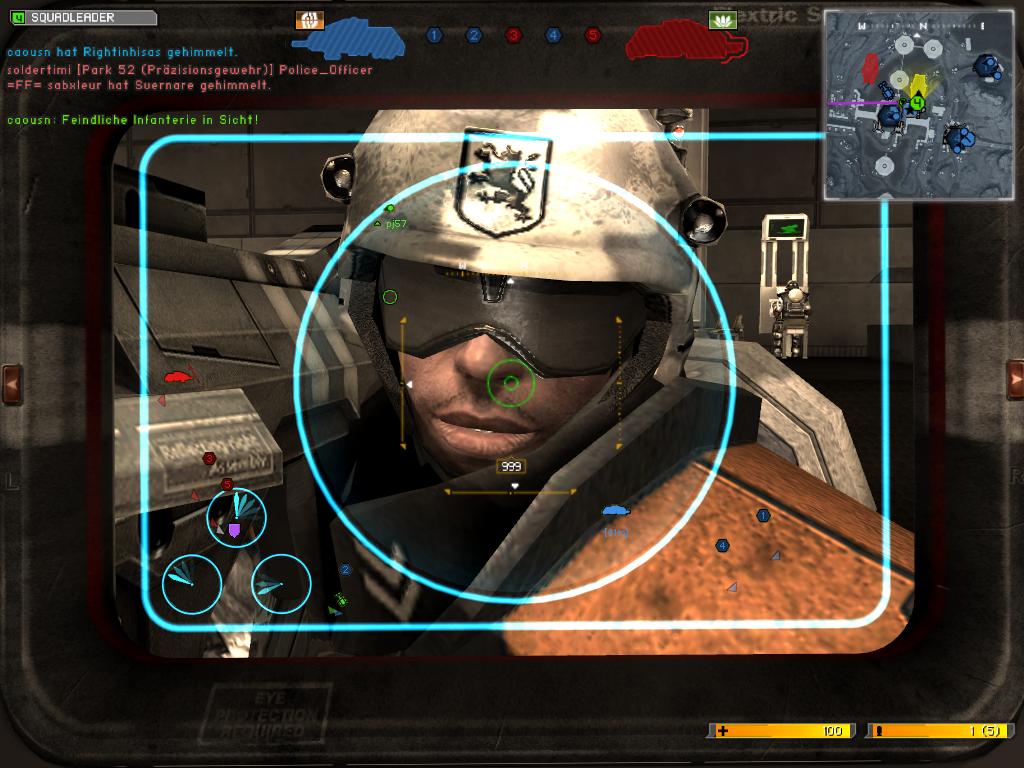Image resolution: width=1024 pixels, height=768 pixels.
Task: Select the blue control point 1 icon
Action: tap(434, 35)
